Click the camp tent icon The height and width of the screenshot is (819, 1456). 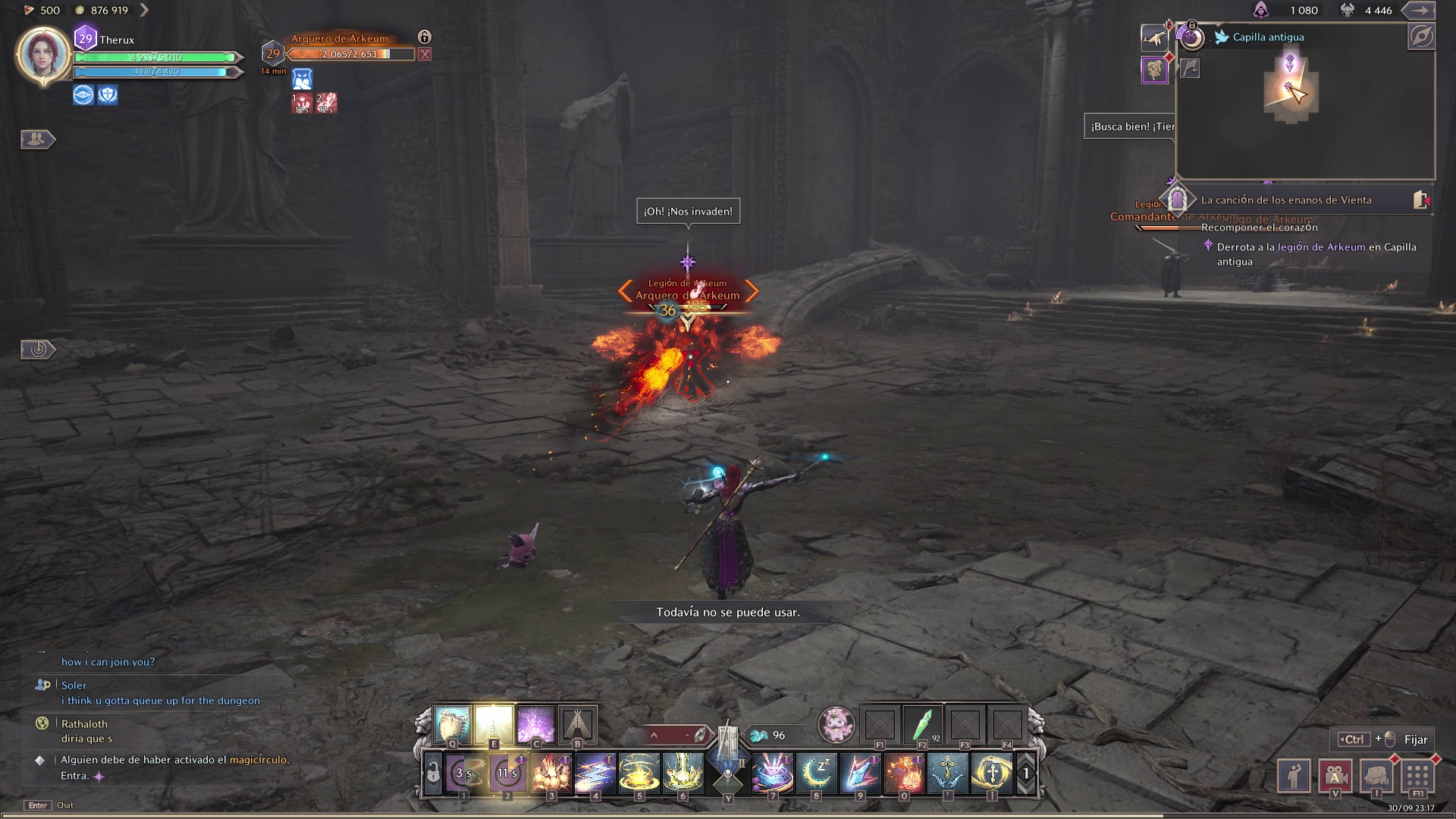[577, 724]
